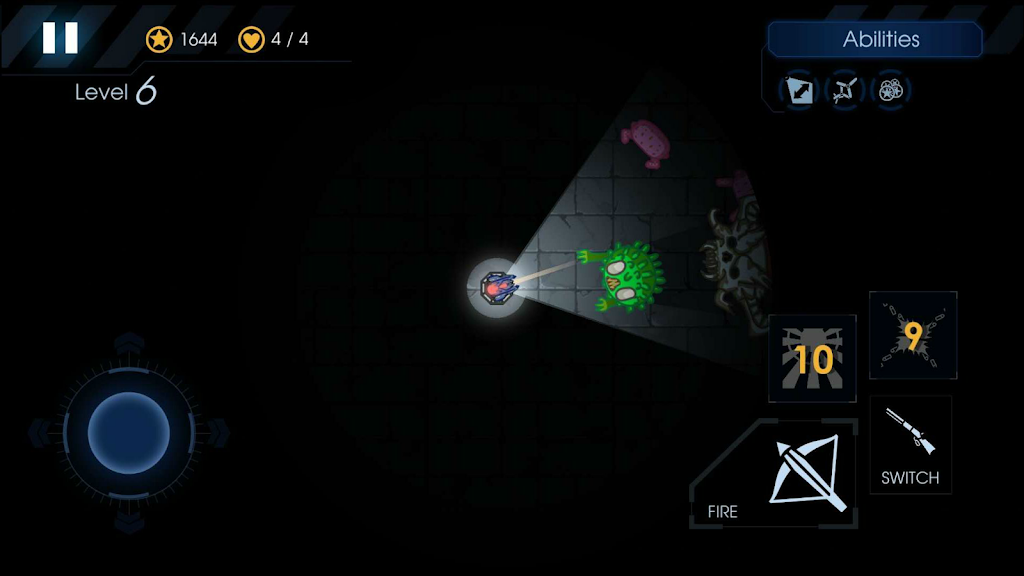Screen dimensions: 1024x576
Task: Open the Abilities panel header
Action: point(875,40)
